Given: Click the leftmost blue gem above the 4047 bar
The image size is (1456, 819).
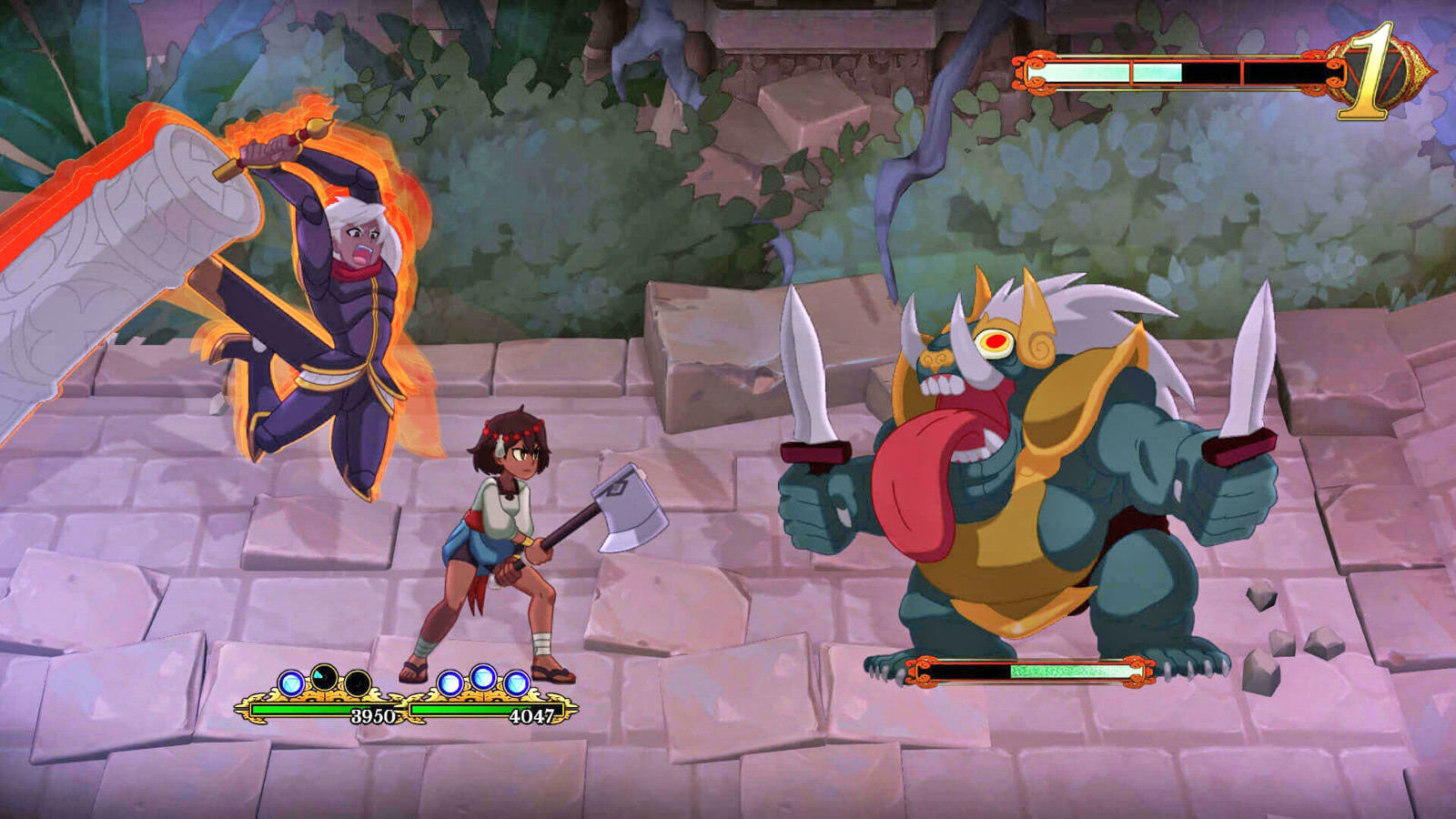Looking at the screenshot, I should coord(450,683).
